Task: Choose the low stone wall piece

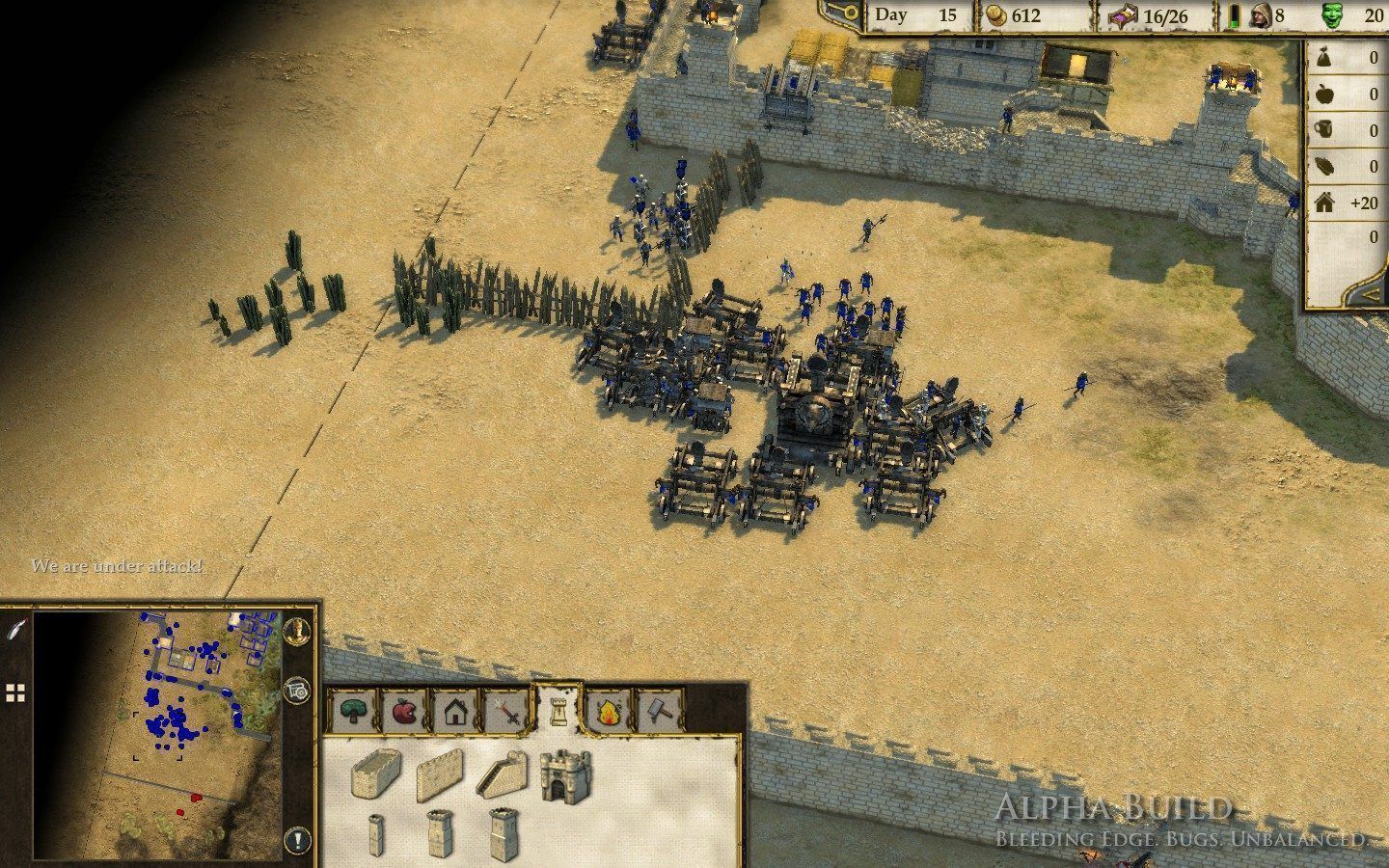Action: click(x=377, y=773)
